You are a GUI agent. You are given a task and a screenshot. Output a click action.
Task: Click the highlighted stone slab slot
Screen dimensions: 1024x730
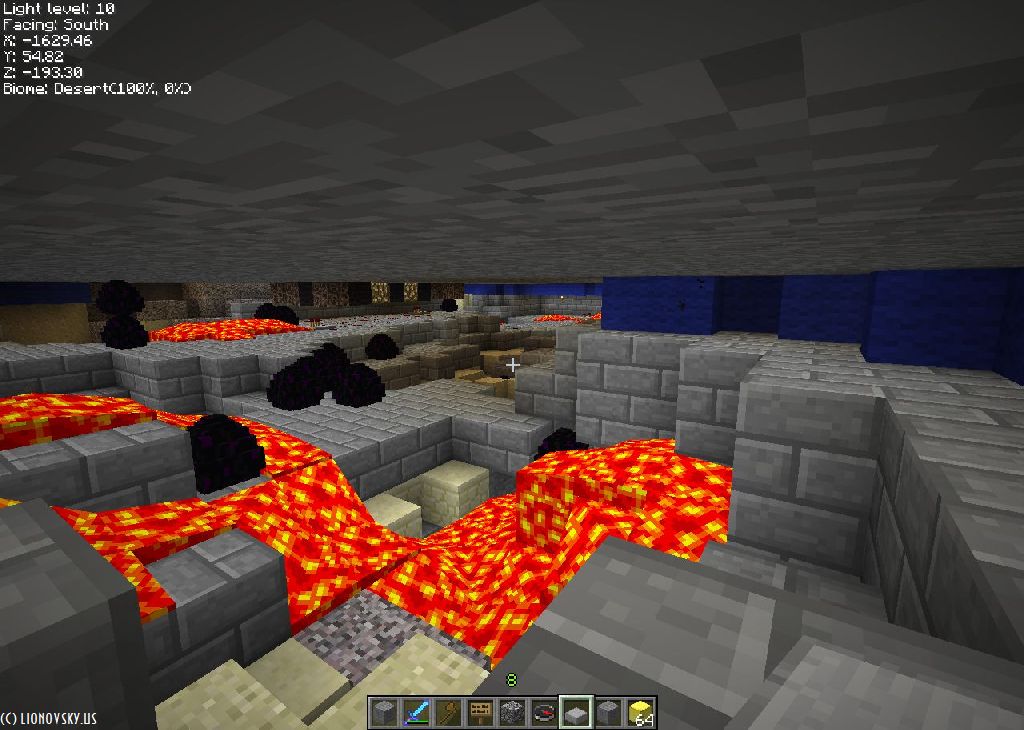pyautogui.click(x=576, y=713)
